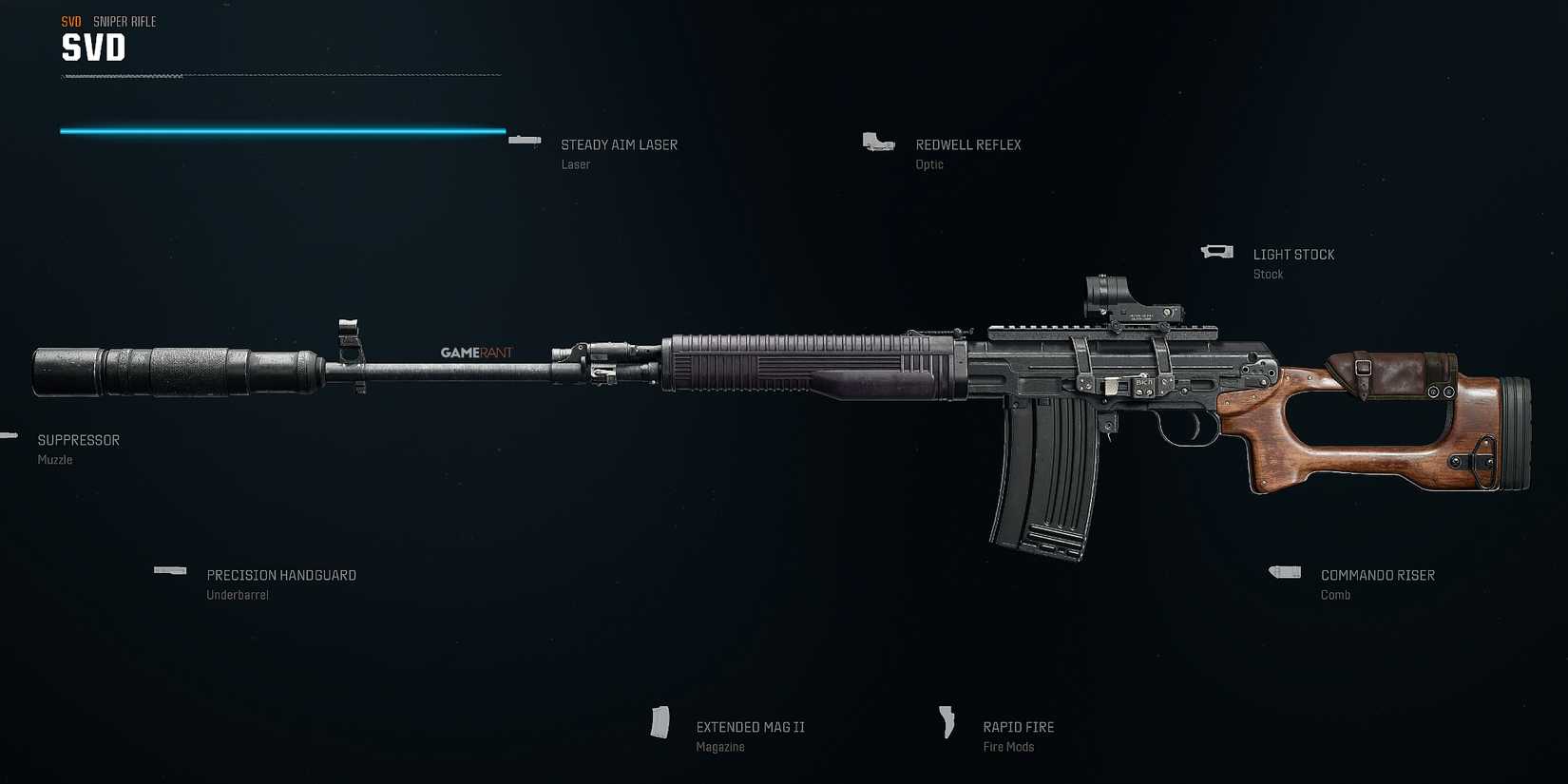1568x784 pixels.
Task: Select the Extended Mag II magazine icon
Action: (660, 724)
